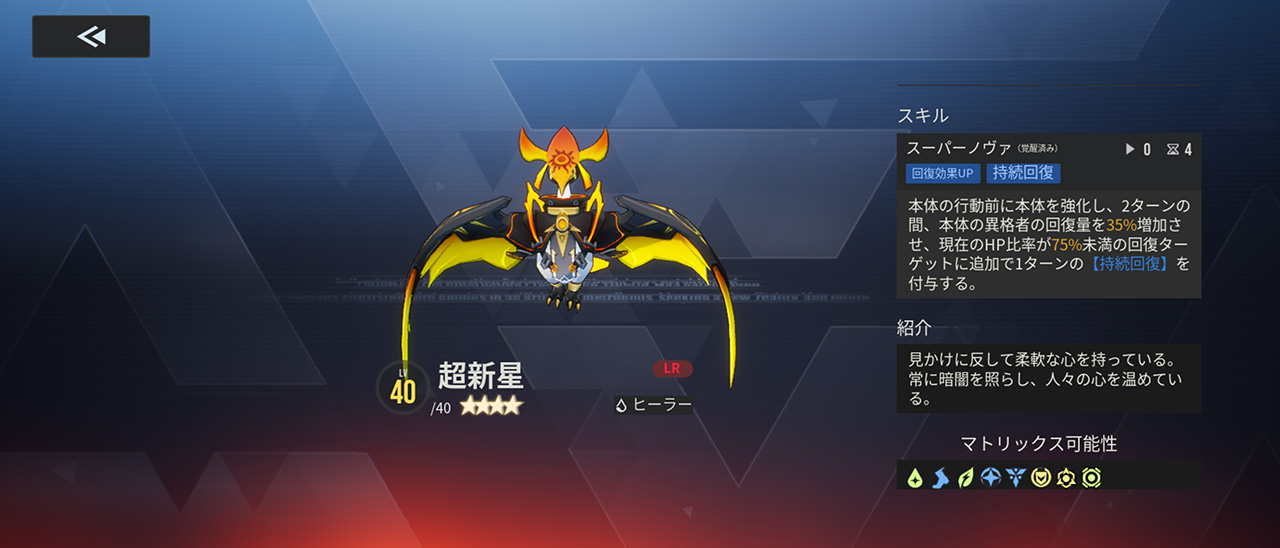Tap the green leaf matrix icon

965,478
